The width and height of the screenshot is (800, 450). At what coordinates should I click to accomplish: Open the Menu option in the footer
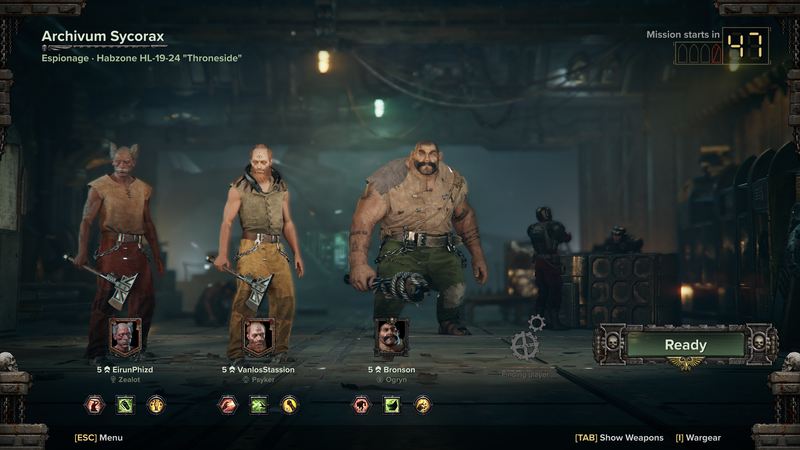point(99,437)
